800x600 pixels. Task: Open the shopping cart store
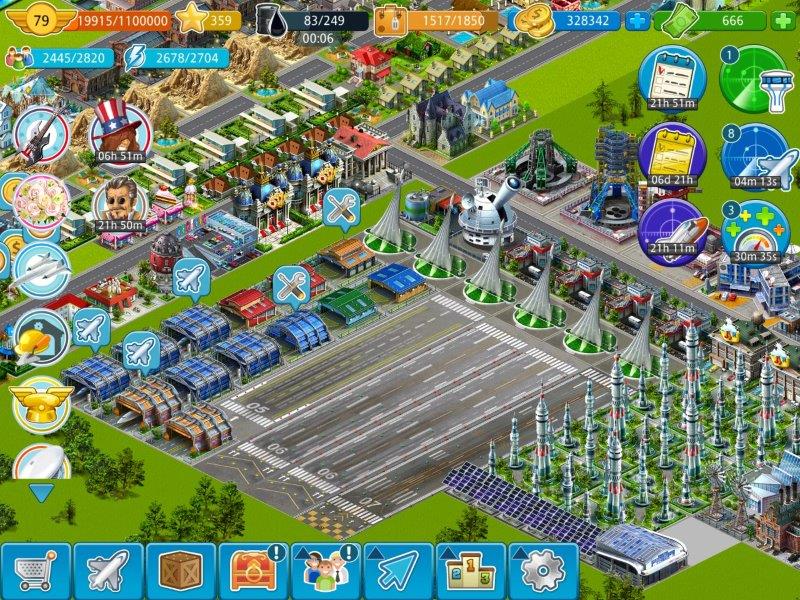point(36,571)
